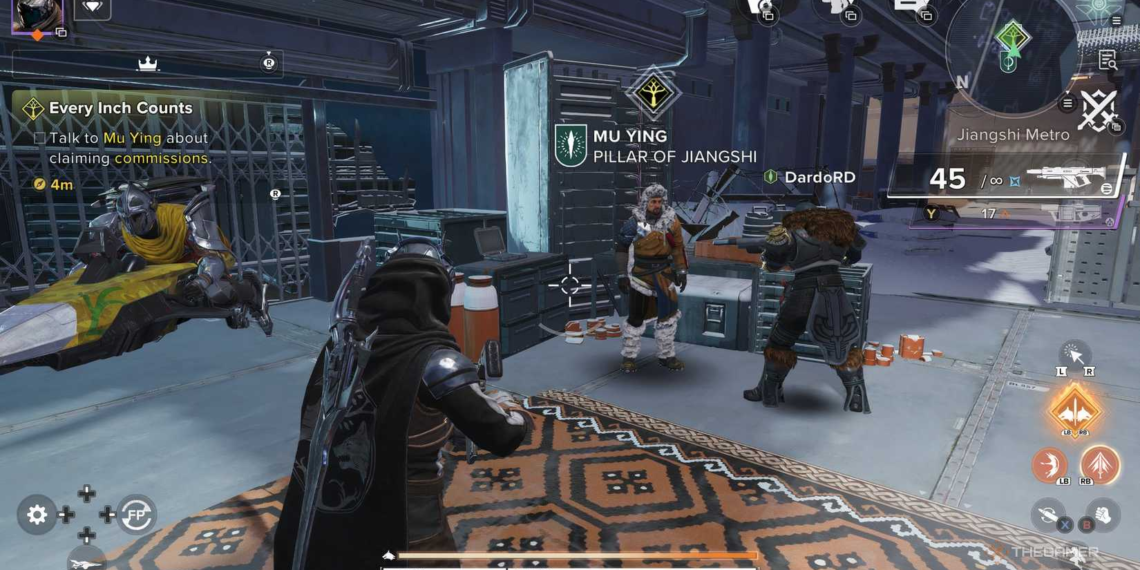This screenshot has height=570, width=1140.
Task: Open the top-right corner emblem menu
Action: click(x=1098, y=8)
